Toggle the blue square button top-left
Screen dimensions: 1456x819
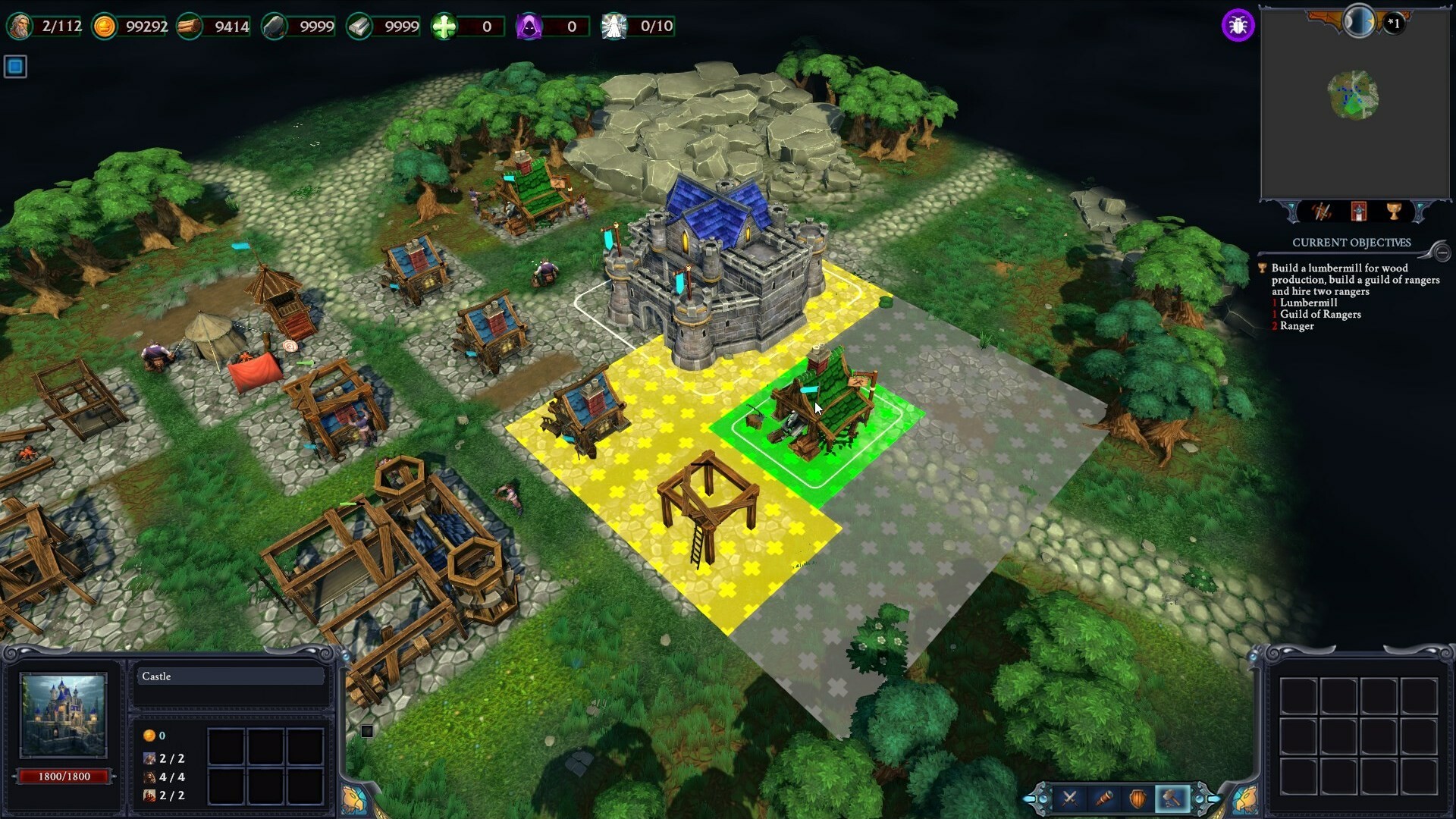click(x=15, y=67)
